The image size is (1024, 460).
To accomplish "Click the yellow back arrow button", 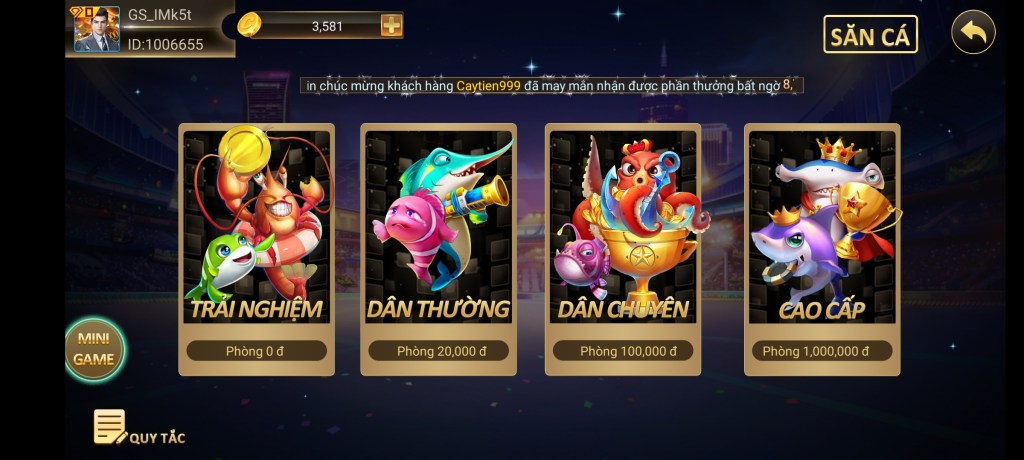I will (x=973, y=33).
